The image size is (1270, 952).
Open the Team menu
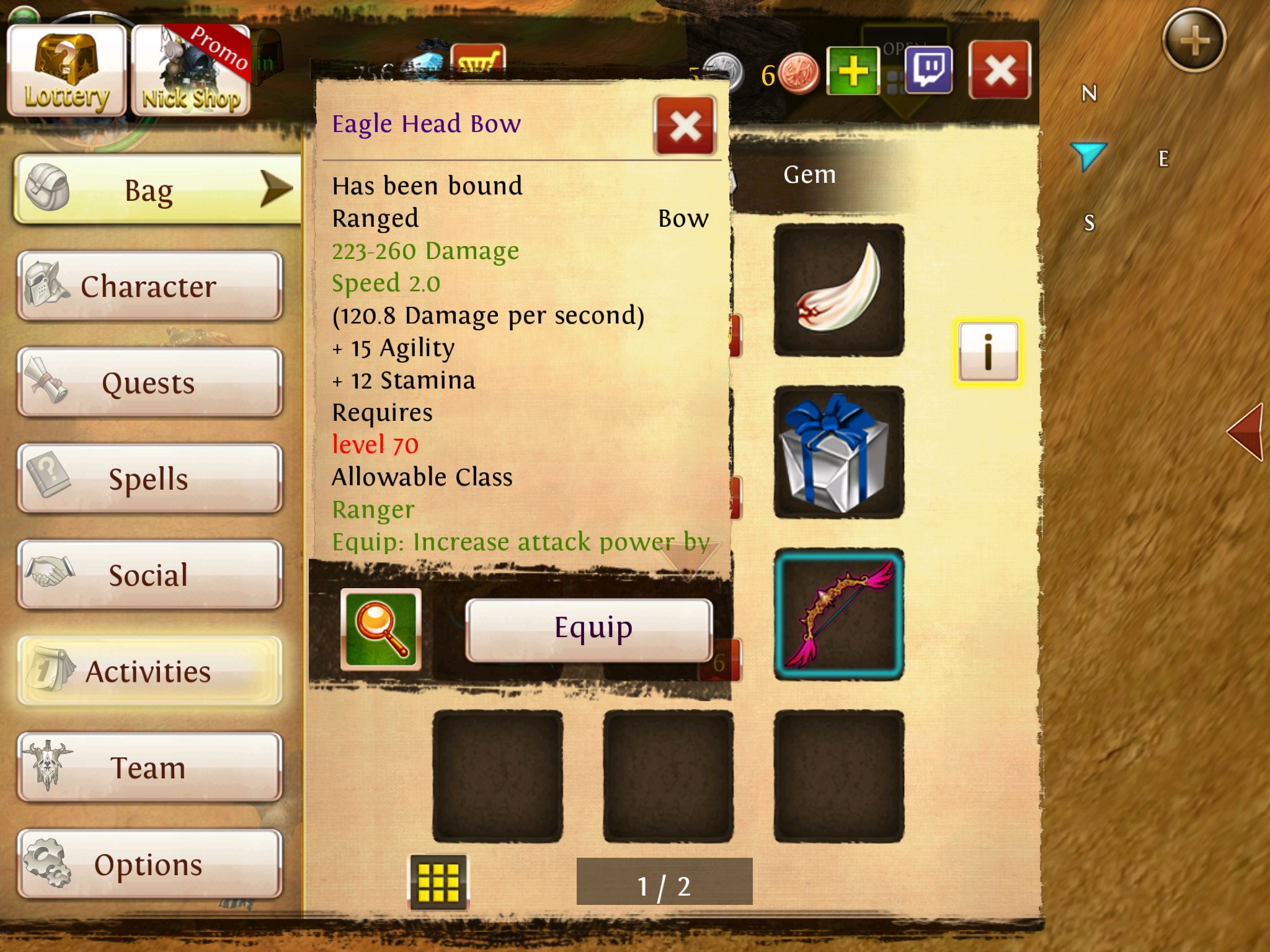point(149,767)
